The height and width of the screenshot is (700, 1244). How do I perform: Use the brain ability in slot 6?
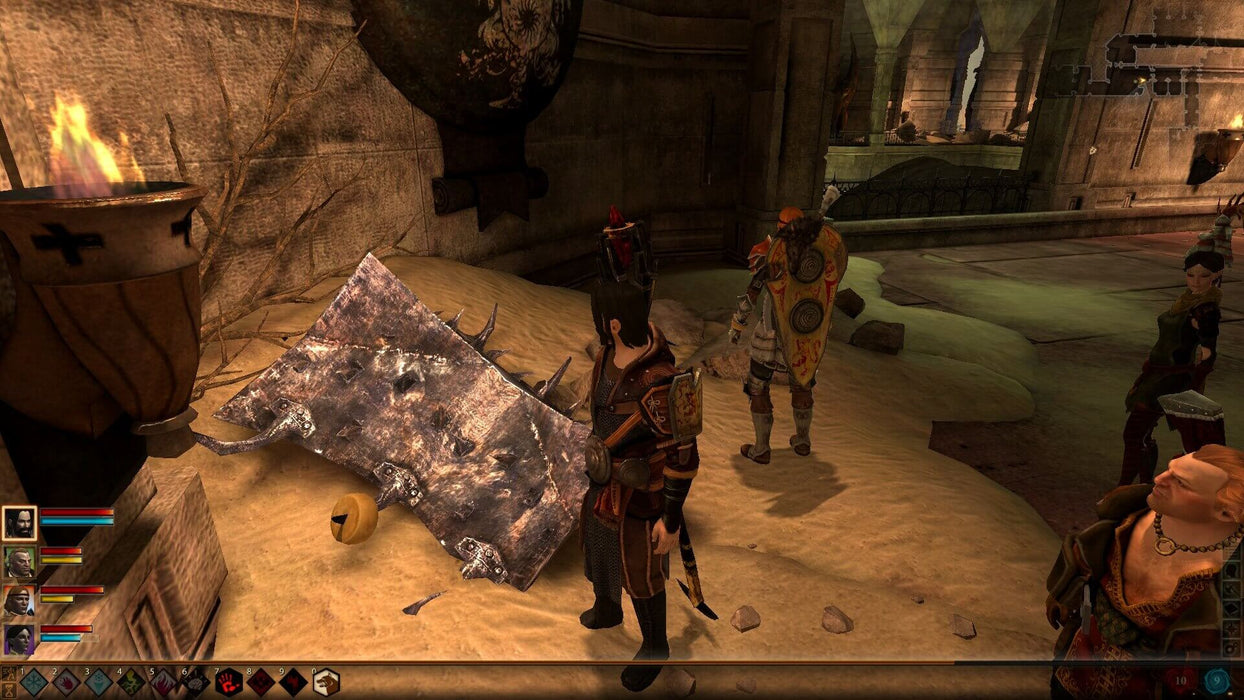(195, 682)
